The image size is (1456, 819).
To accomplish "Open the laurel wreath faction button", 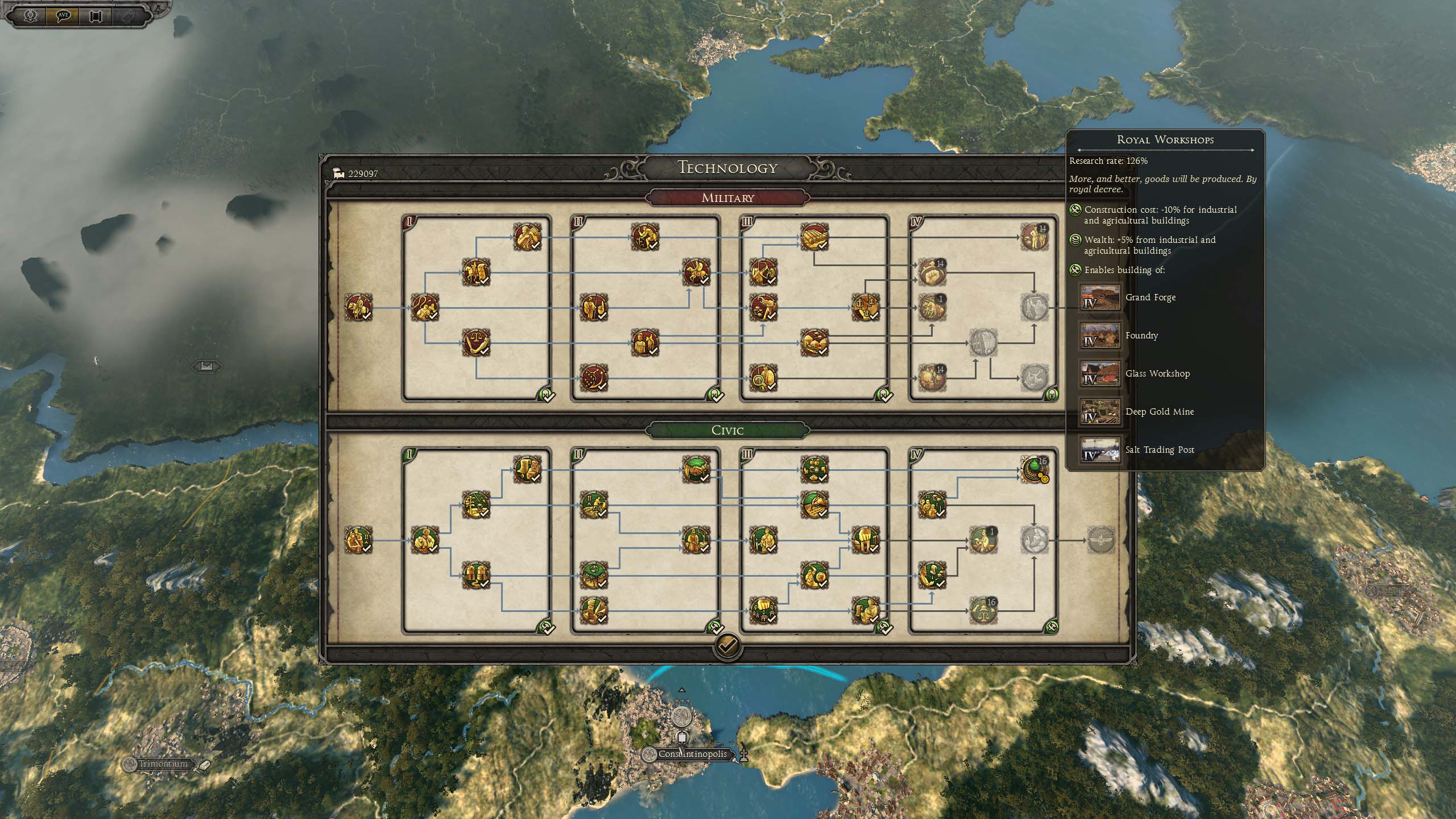I will tap(31, 15).
